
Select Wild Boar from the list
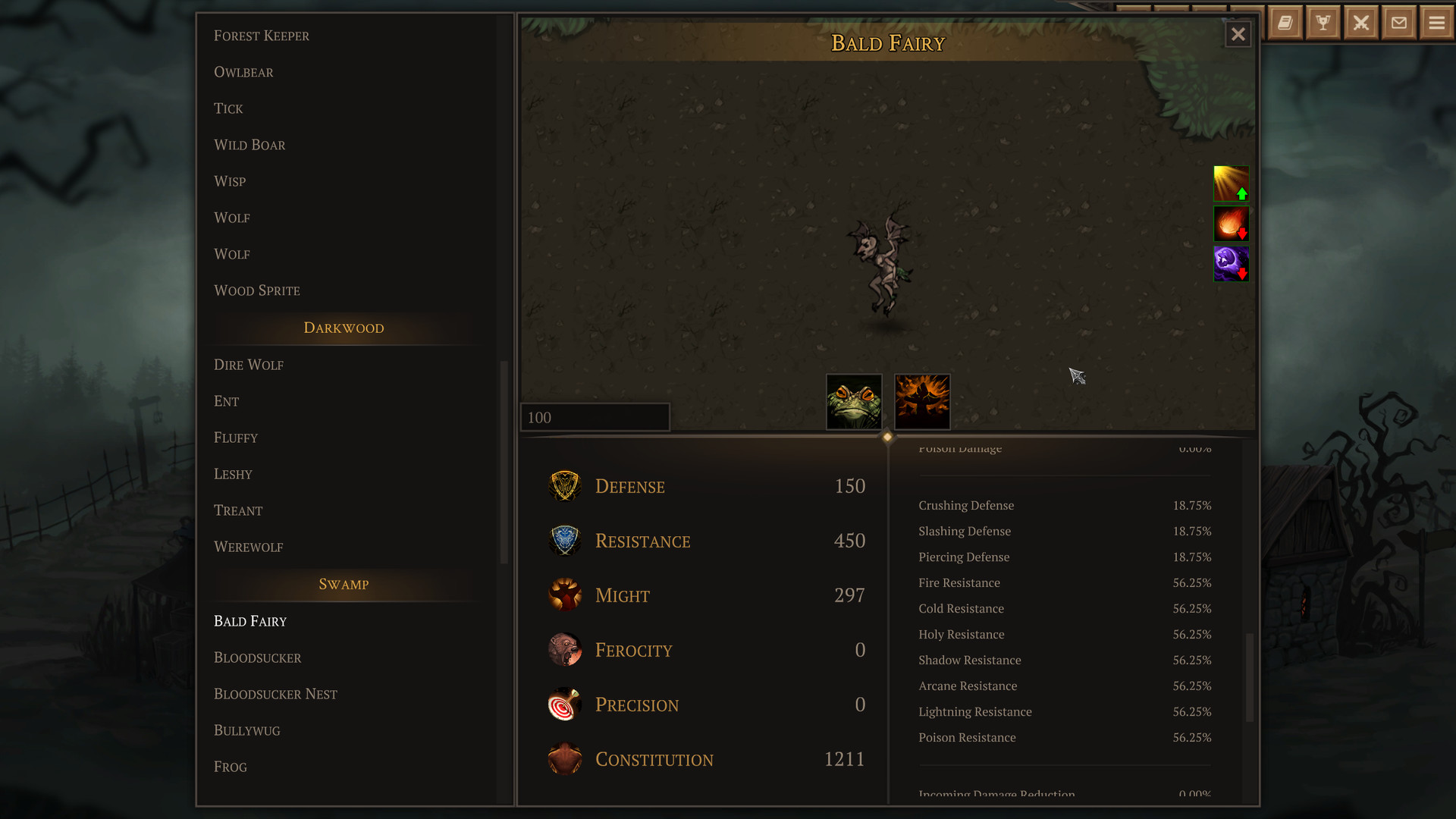[249, 145]
